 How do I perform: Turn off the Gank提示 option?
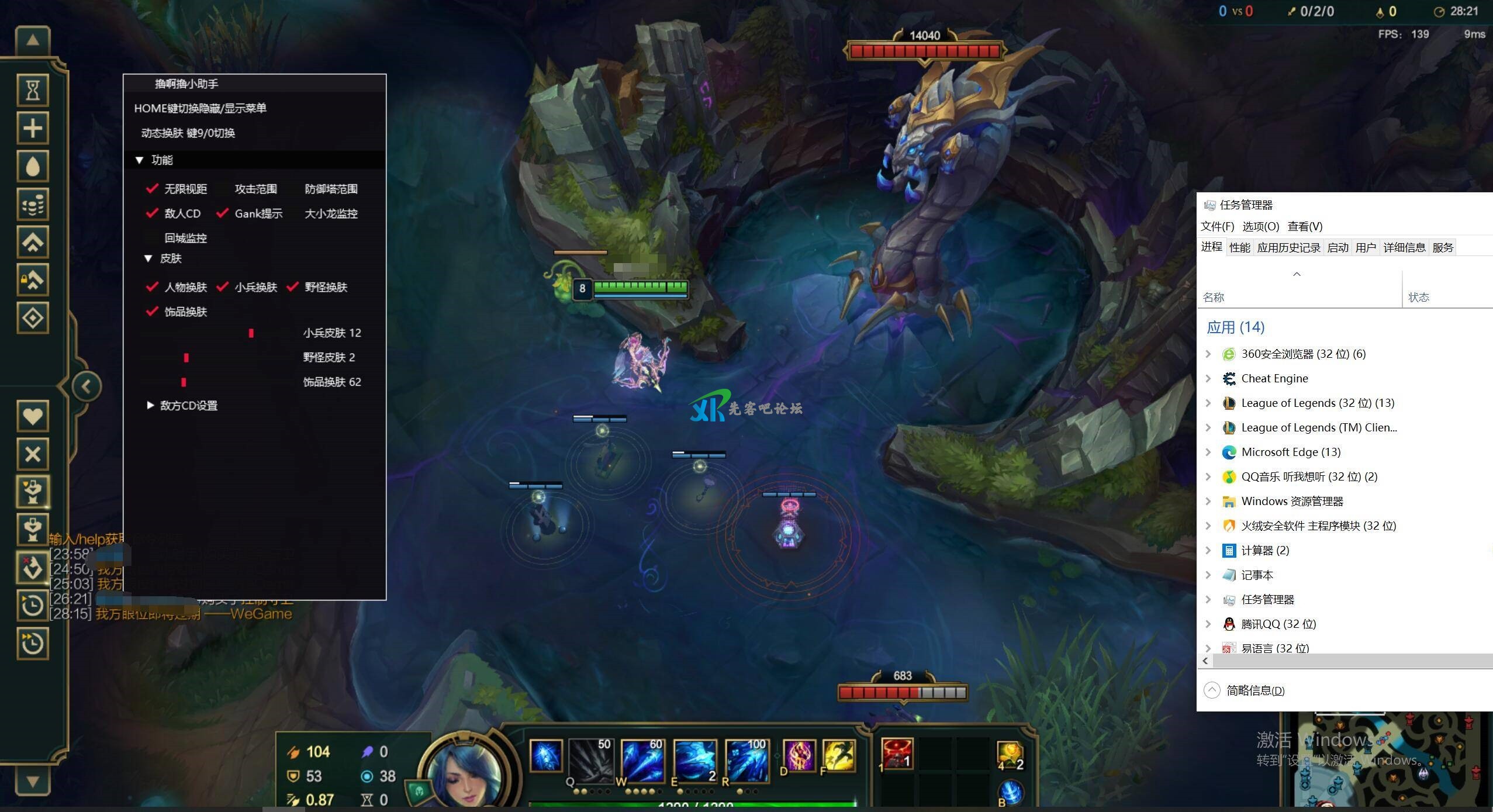point(222,213)
